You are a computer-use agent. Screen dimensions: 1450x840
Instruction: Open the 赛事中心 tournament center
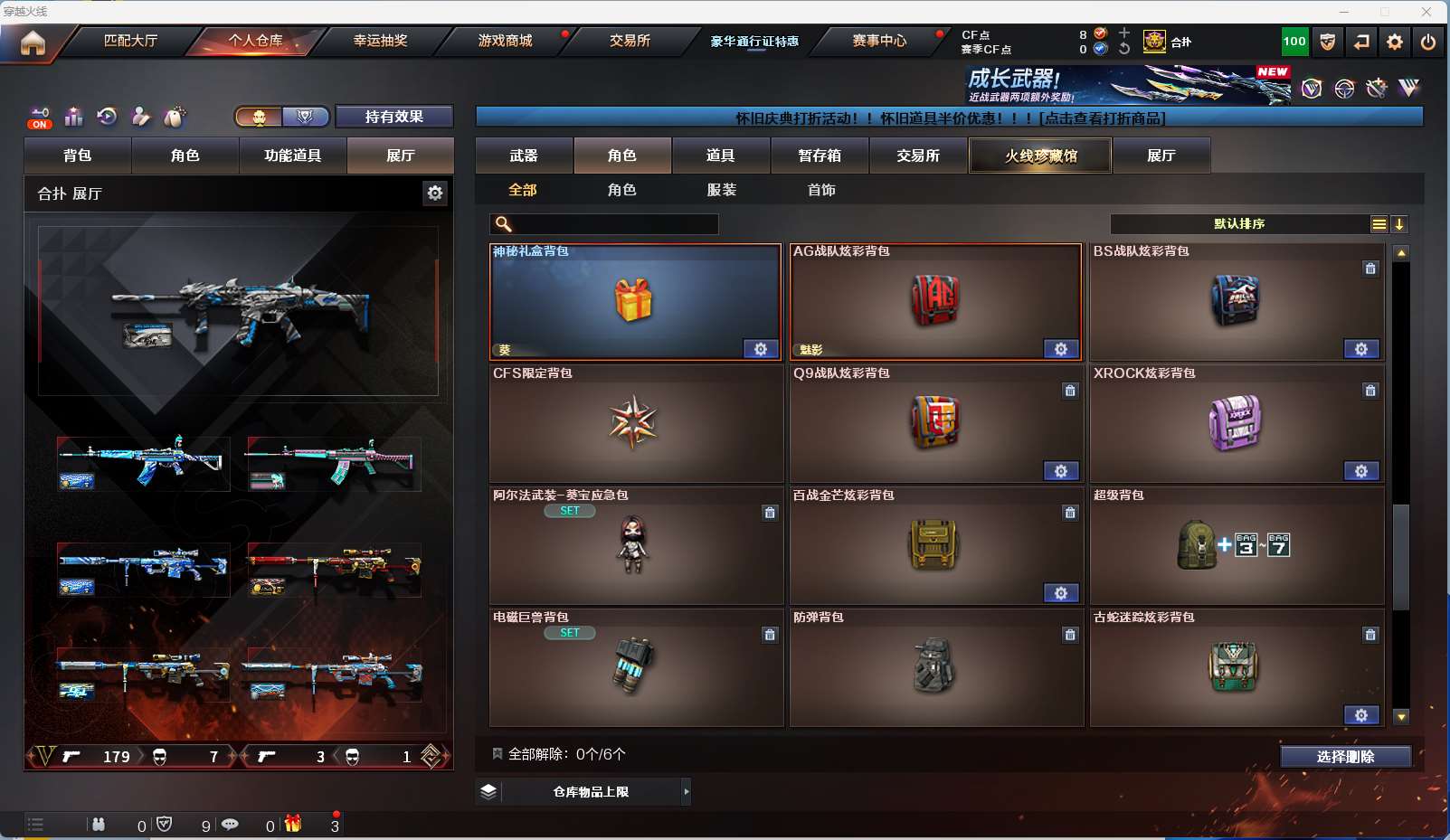click(878, 41)
